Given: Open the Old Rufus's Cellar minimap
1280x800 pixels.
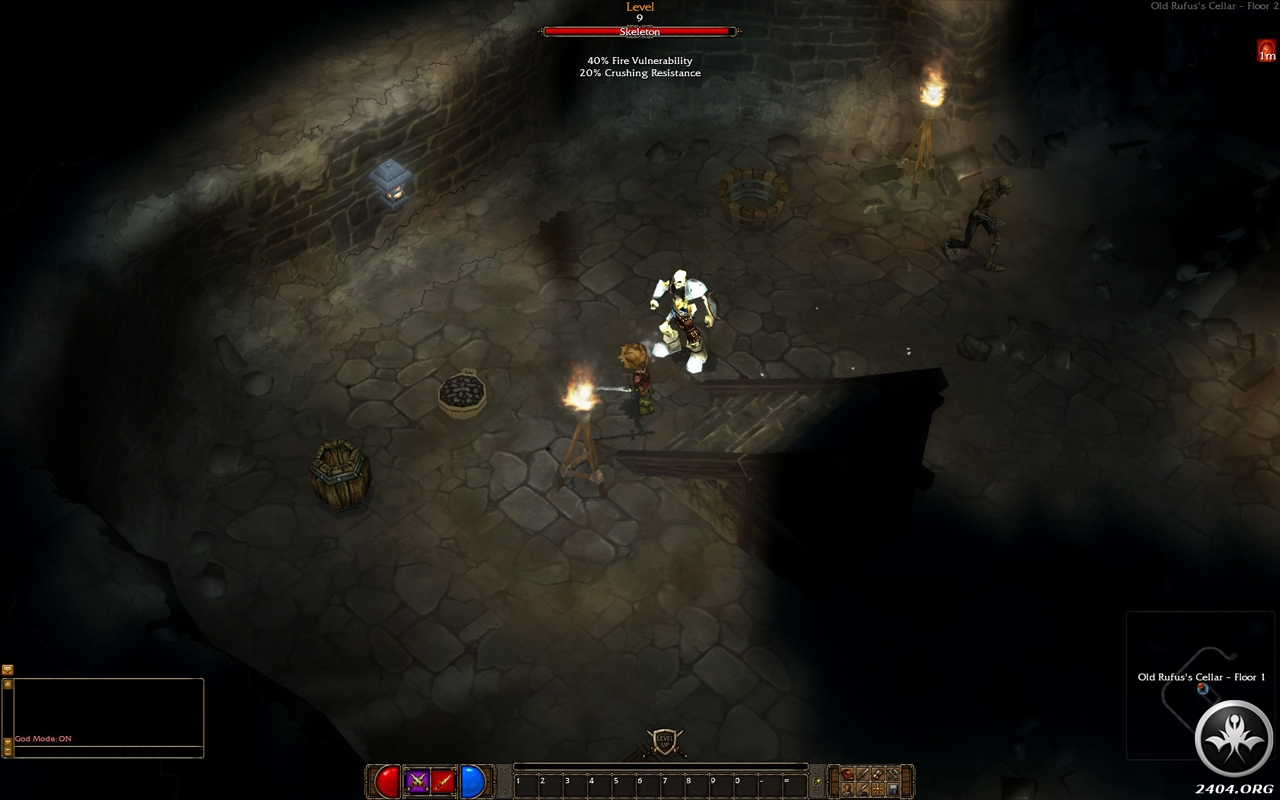Looking at the screenshot, I should coord(1200,685).
